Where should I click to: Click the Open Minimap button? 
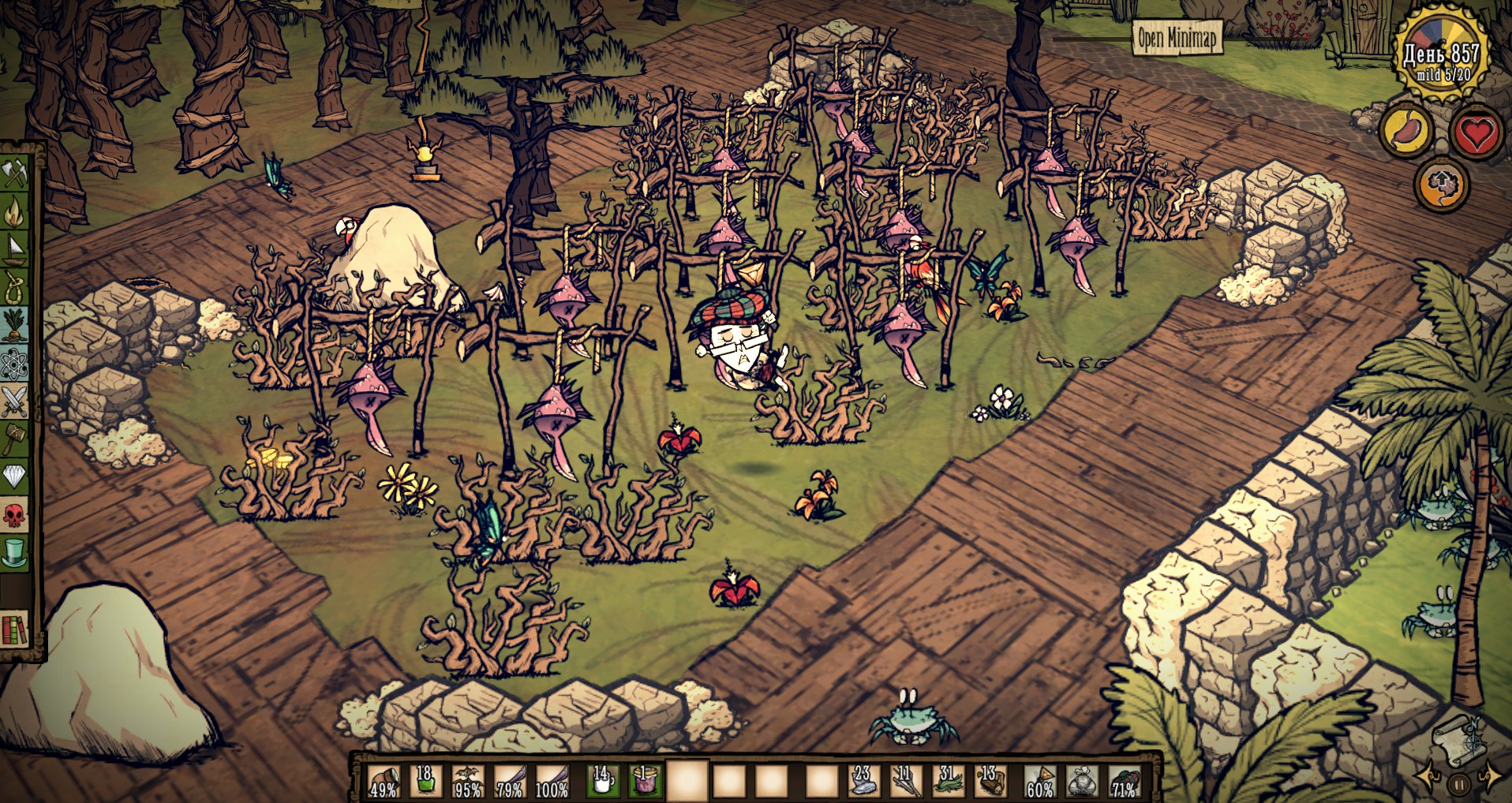point(1177,37)
